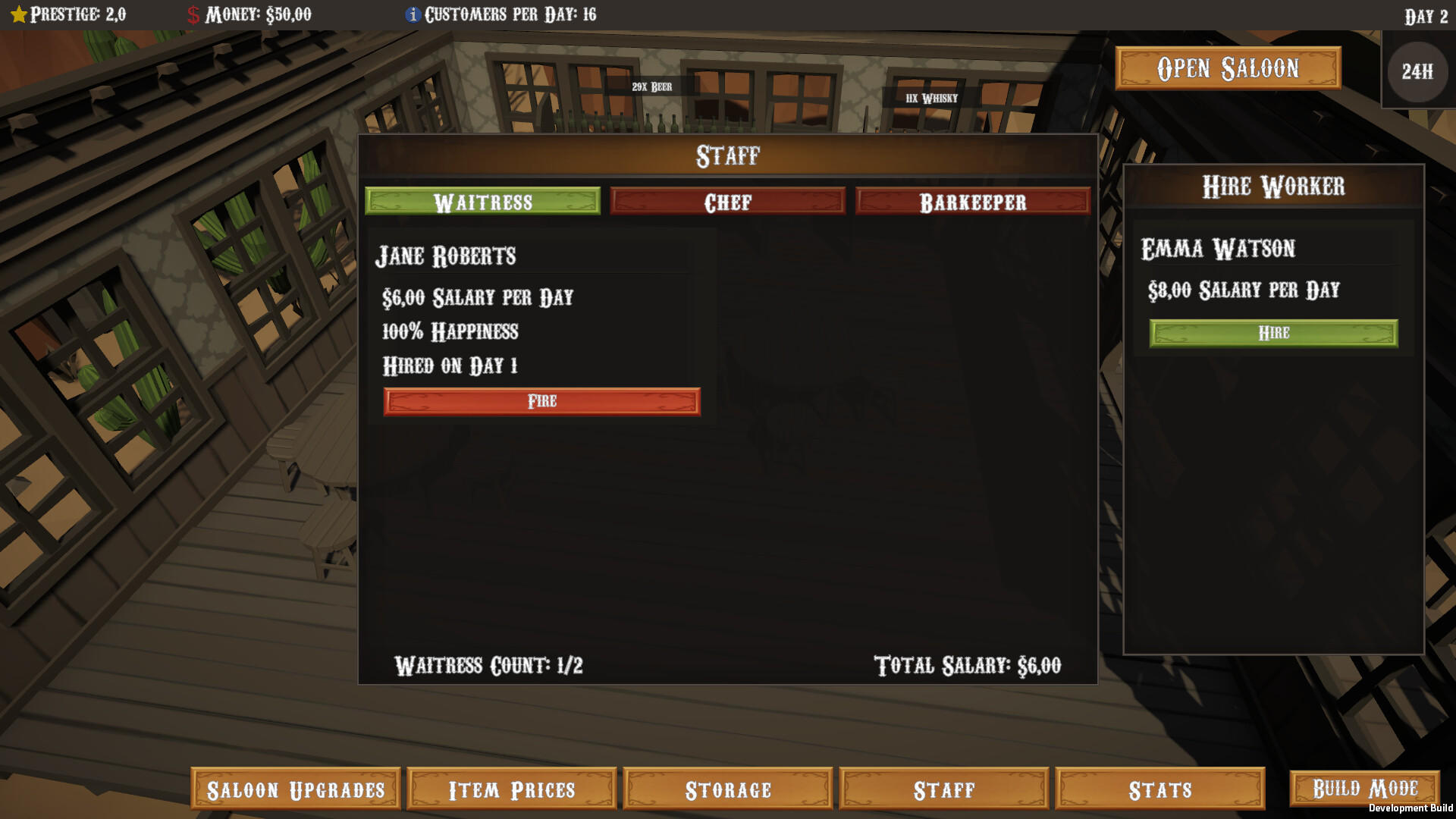The width and height of the screenshot is (1456, 819).
Task: Enter Build Mode
Action: coord(1367,787)
